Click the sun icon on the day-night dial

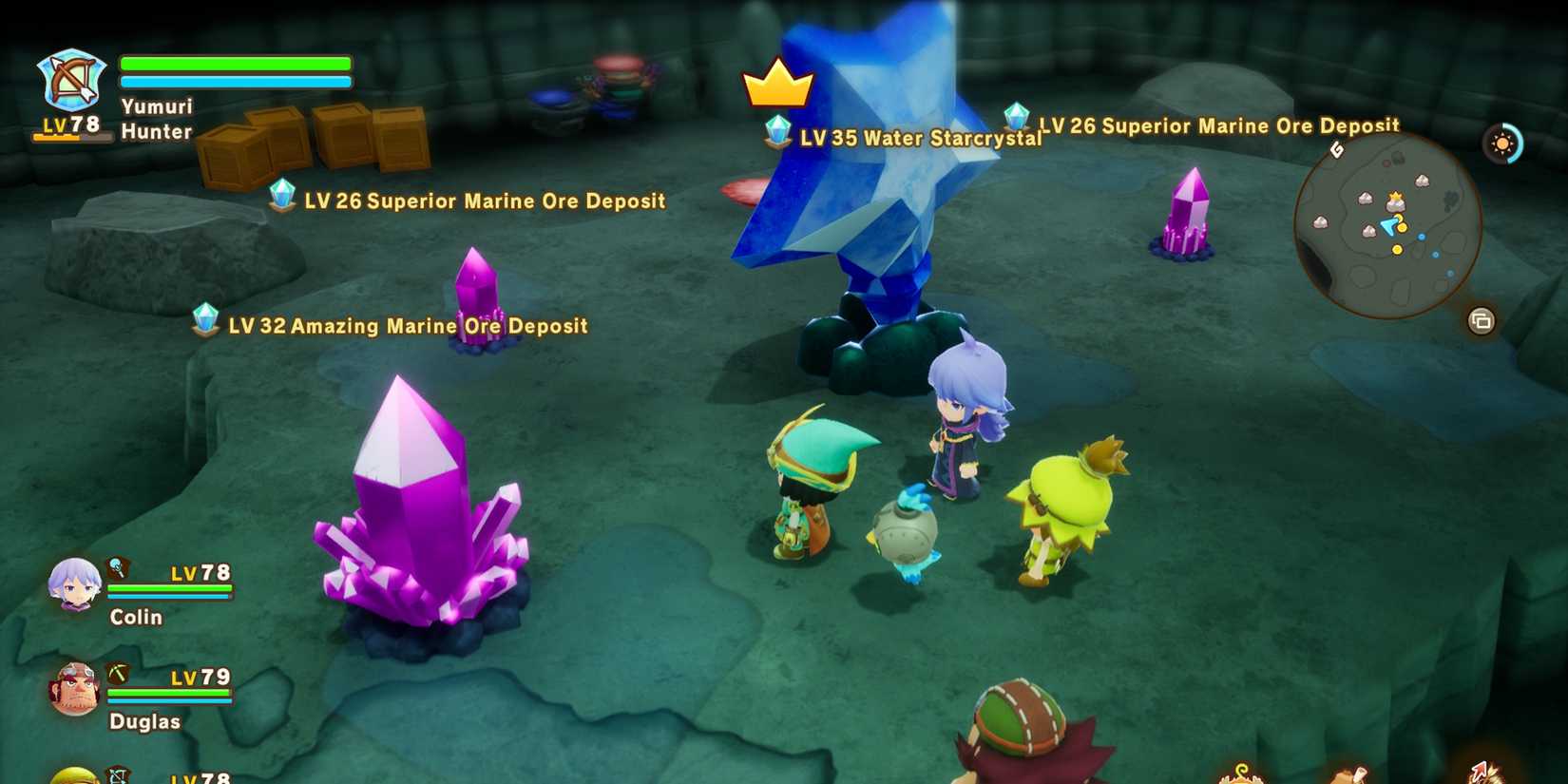point(1502,143)
